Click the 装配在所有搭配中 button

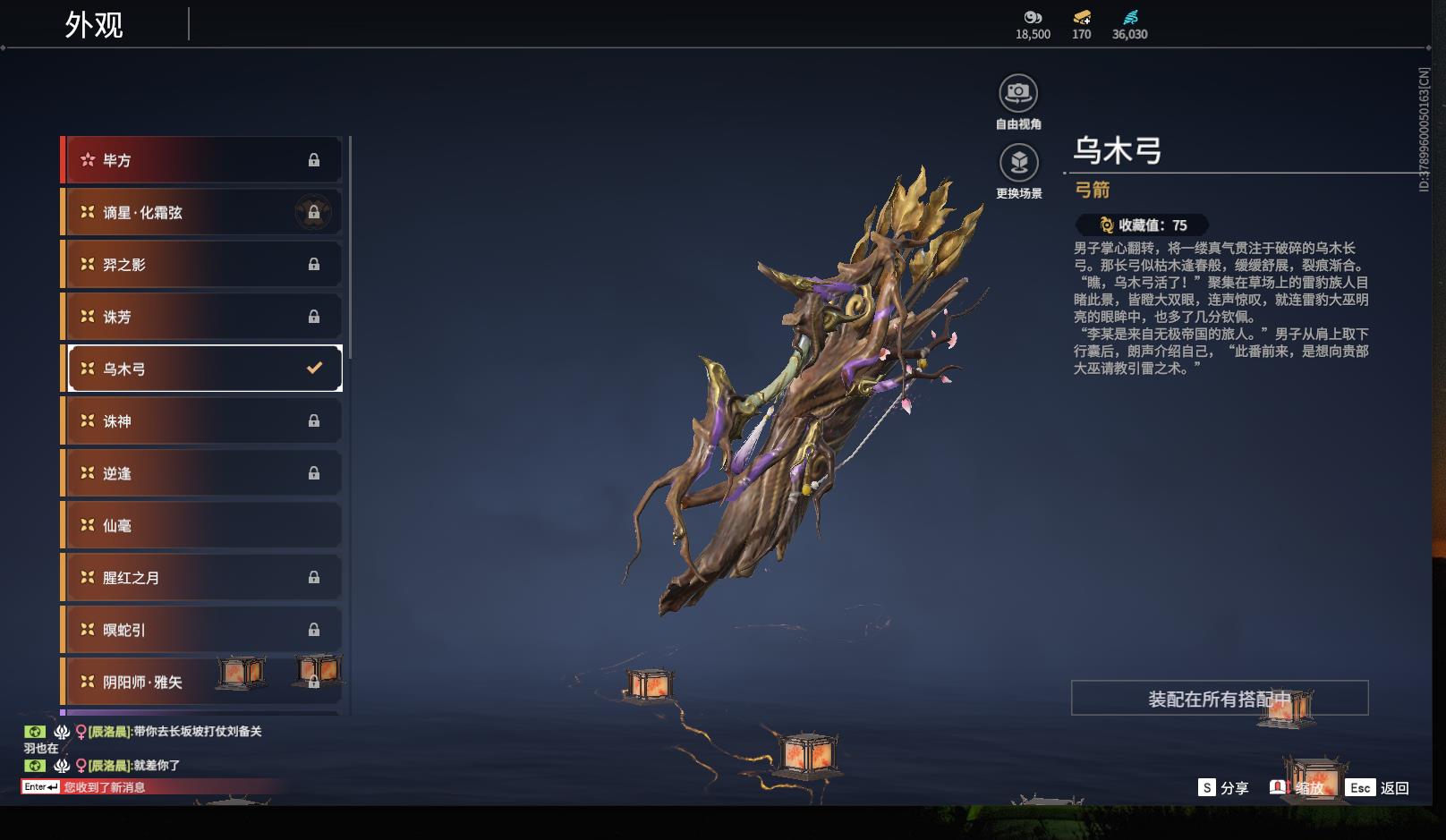(x=1219, y=699)
